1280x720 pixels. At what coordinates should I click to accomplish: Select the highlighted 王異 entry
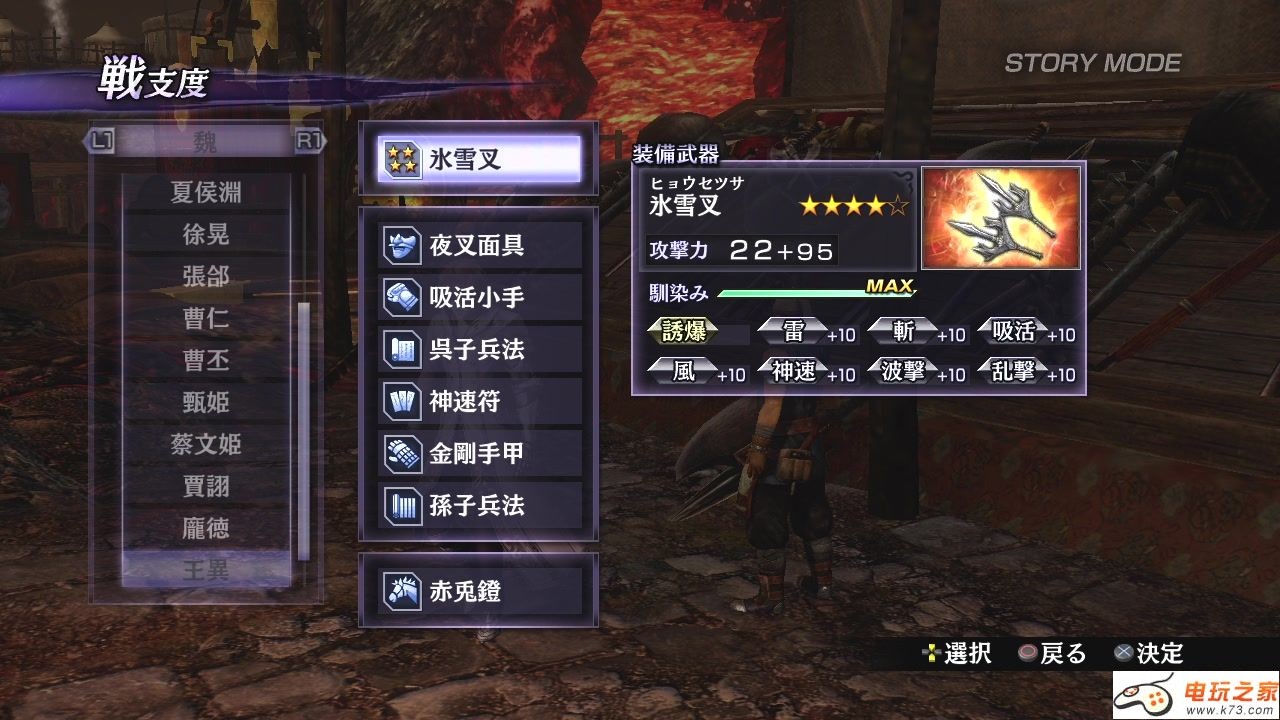[x=206, y=570]
